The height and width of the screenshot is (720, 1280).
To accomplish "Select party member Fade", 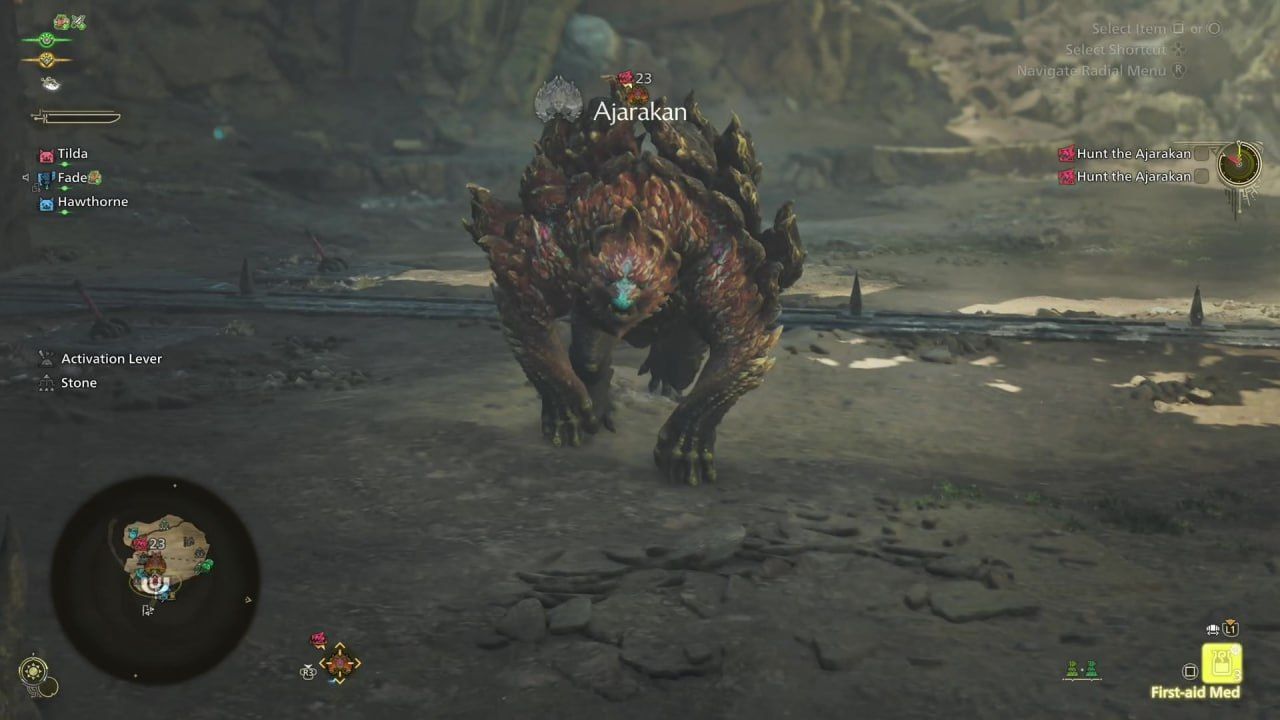I will click(x=72, y=178).
